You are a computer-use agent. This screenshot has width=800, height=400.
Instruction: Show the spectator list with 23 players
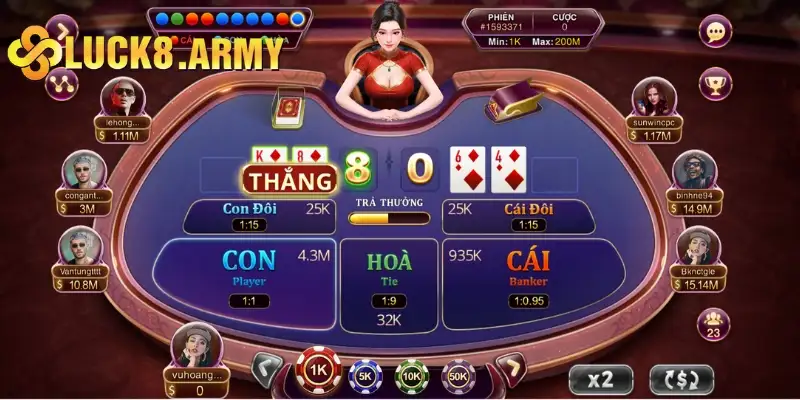(x=715, y=325)
